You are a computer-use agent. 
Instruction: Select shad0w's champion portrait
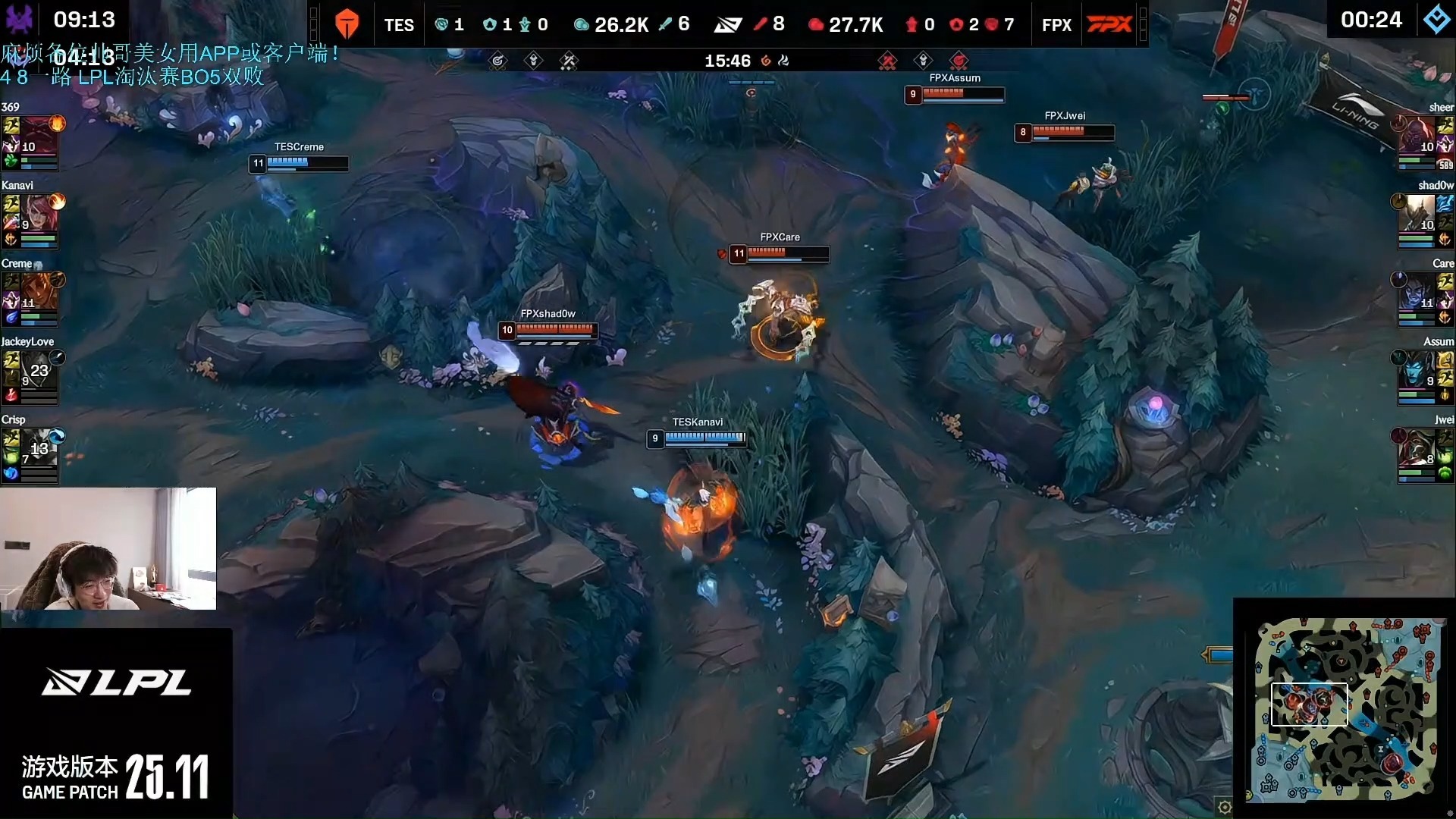point(1417,213)
